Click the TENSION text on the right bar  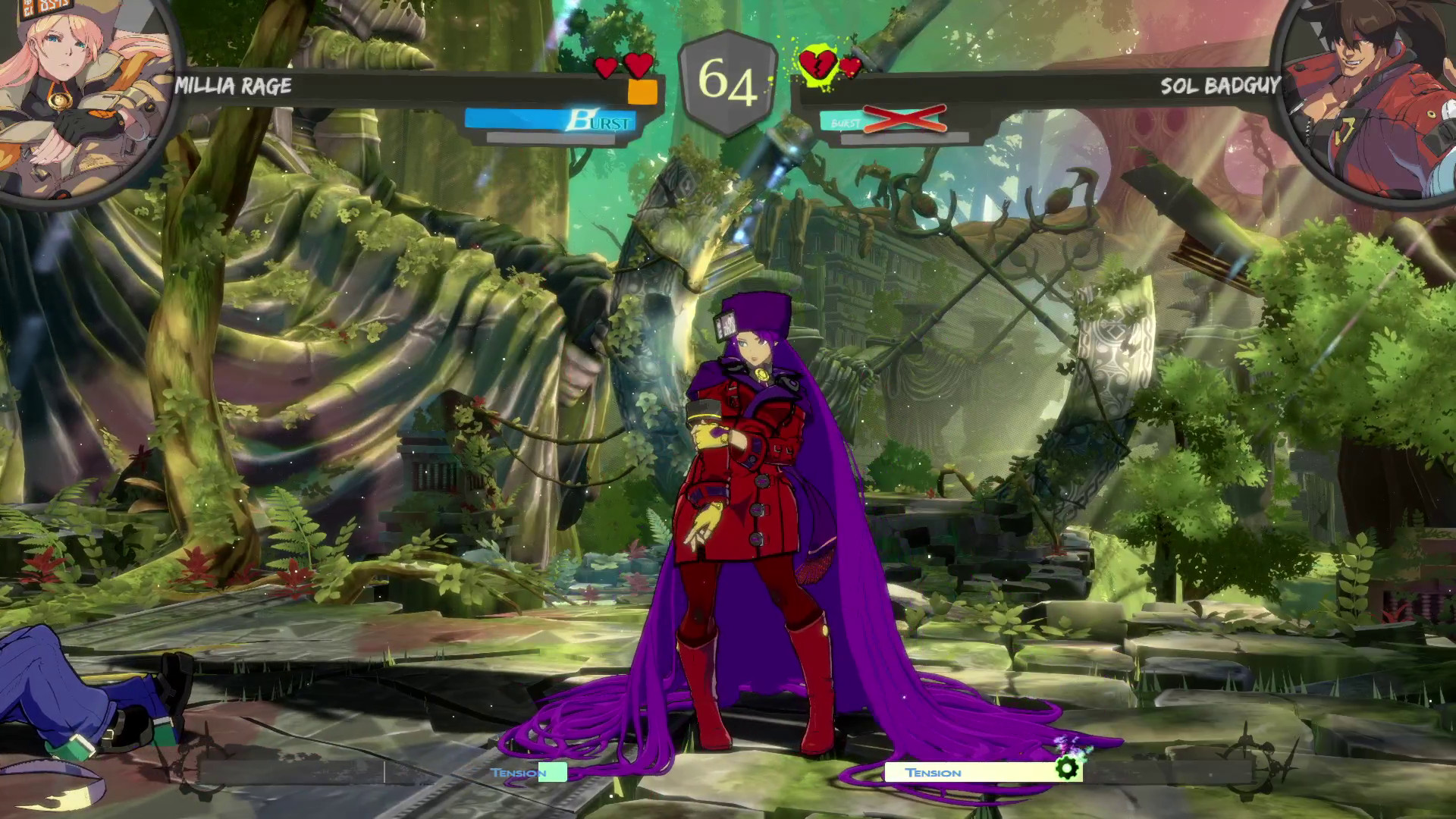point(934,772)
